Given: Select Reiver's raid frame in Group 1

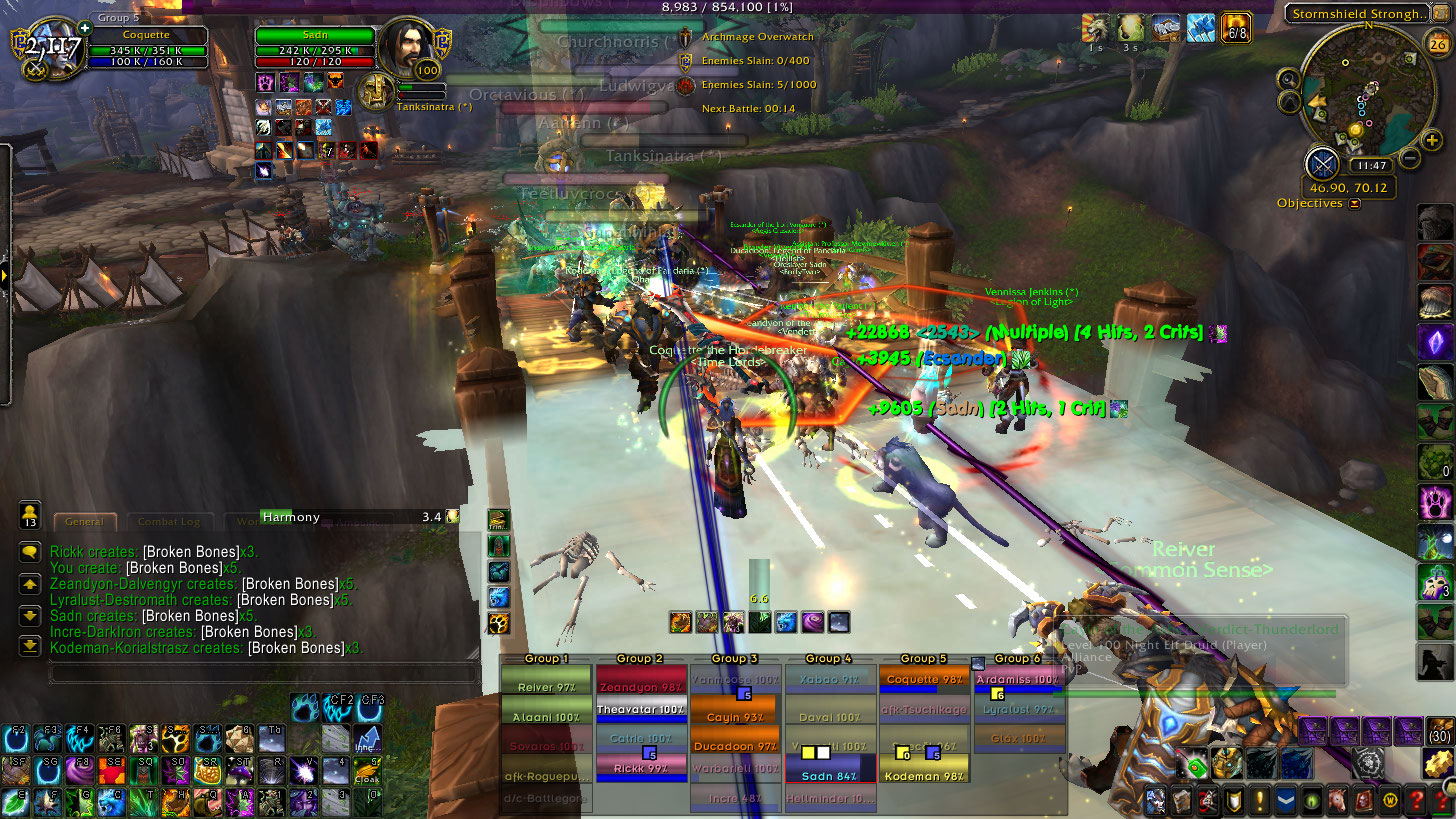Looking at the screenshot, I should tap(546, 687).
